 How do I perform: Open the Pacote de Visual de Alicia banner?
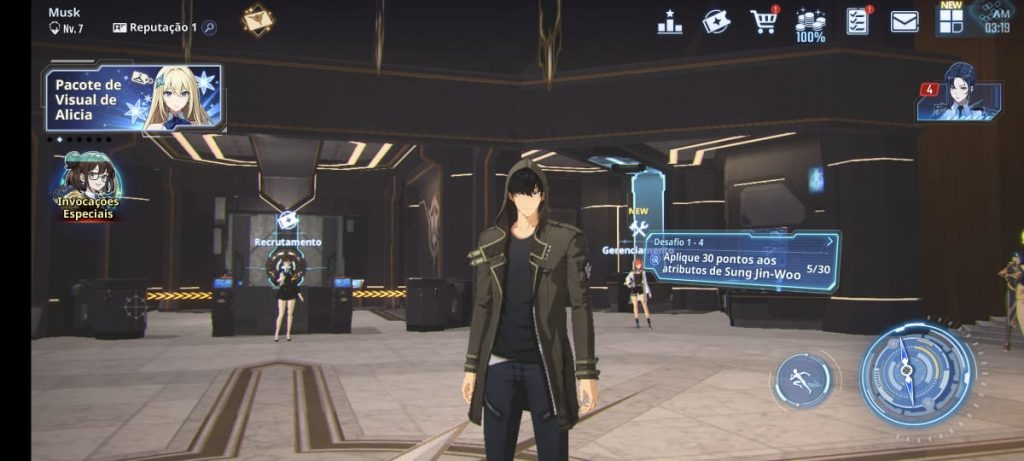(133, 99)
